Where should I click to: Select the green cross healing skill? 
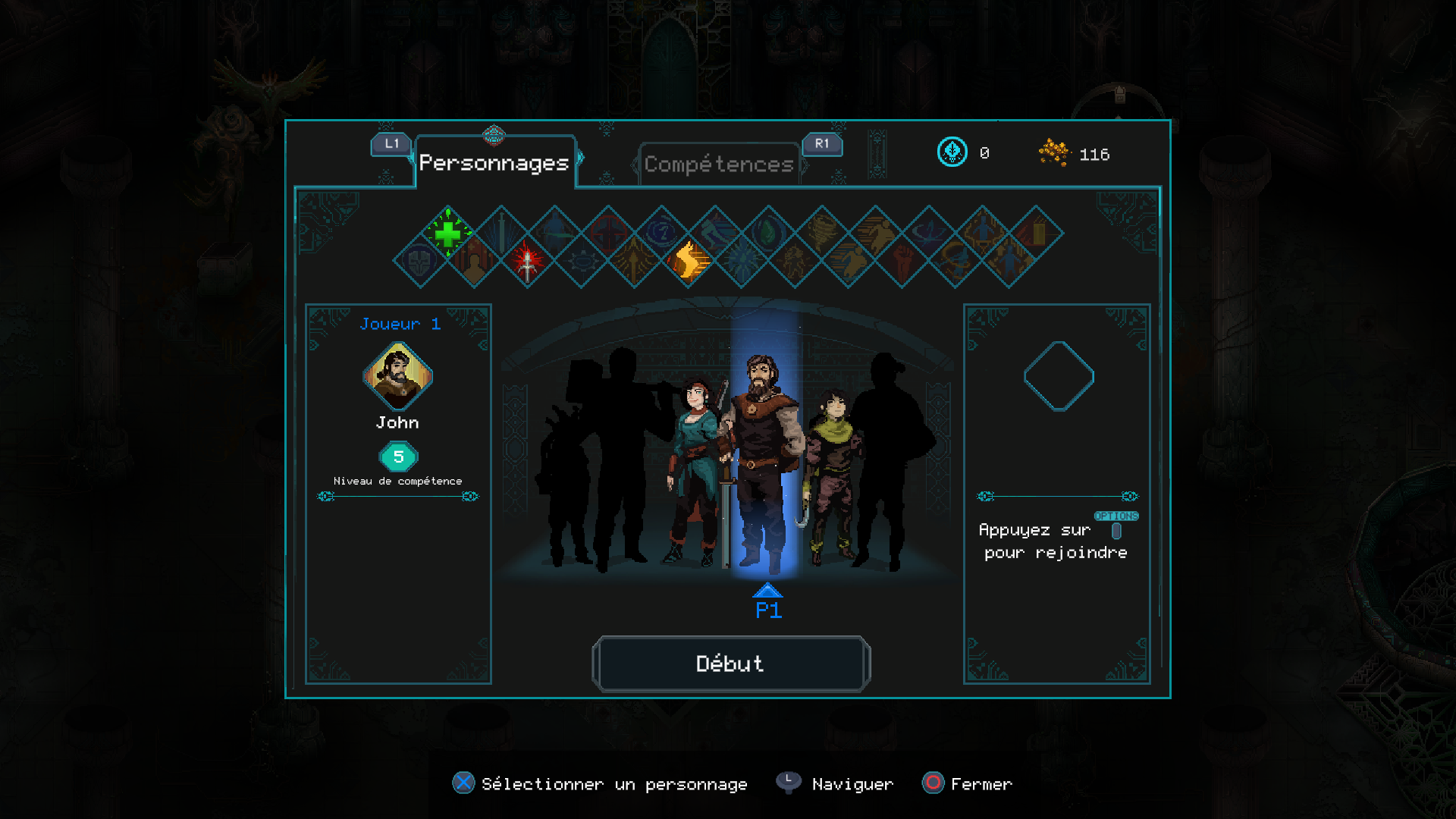pos(447,233)
